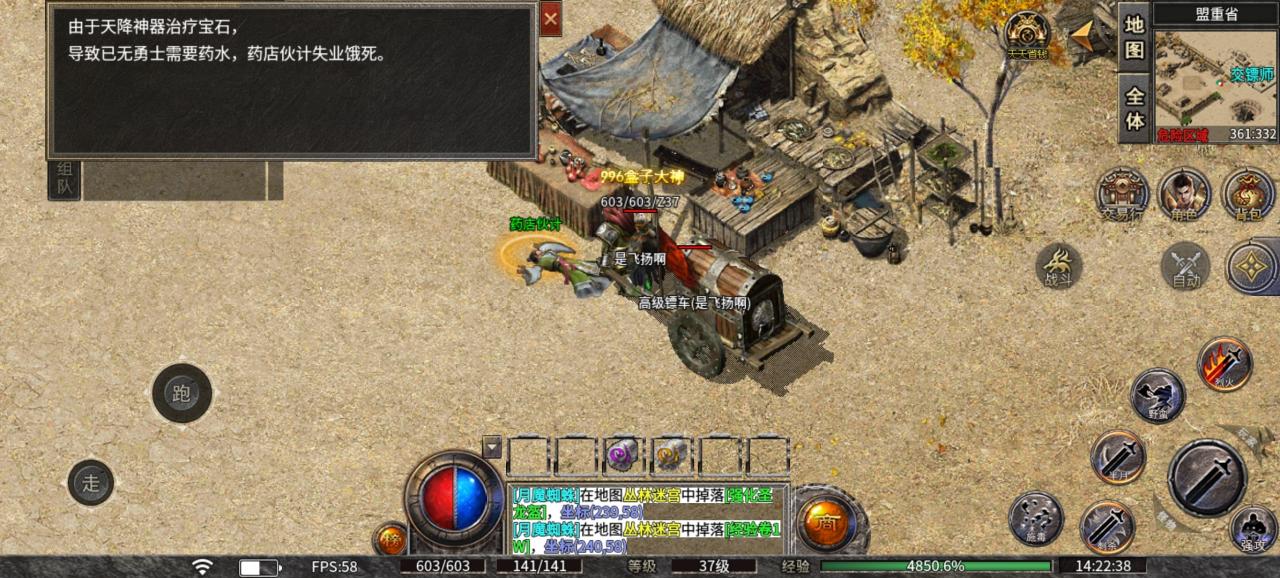The width and height of the screenshot is (1280, 578).
Task: Open the 地图 map tab
Action: (x=1134, y=37)
